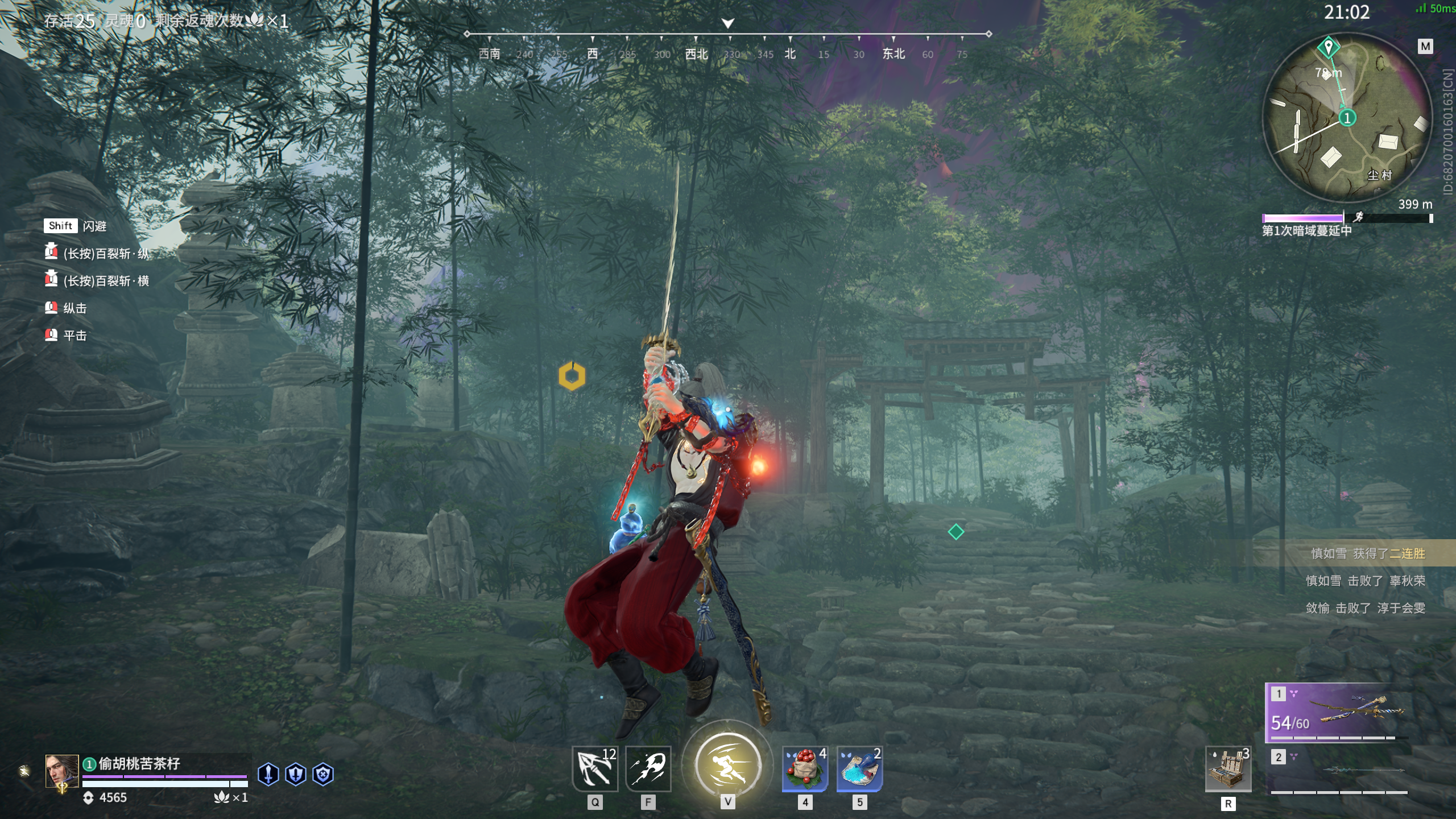Select the shield soul jade icon
This screenshot has width=1456, height=819.
pos(296,774)
